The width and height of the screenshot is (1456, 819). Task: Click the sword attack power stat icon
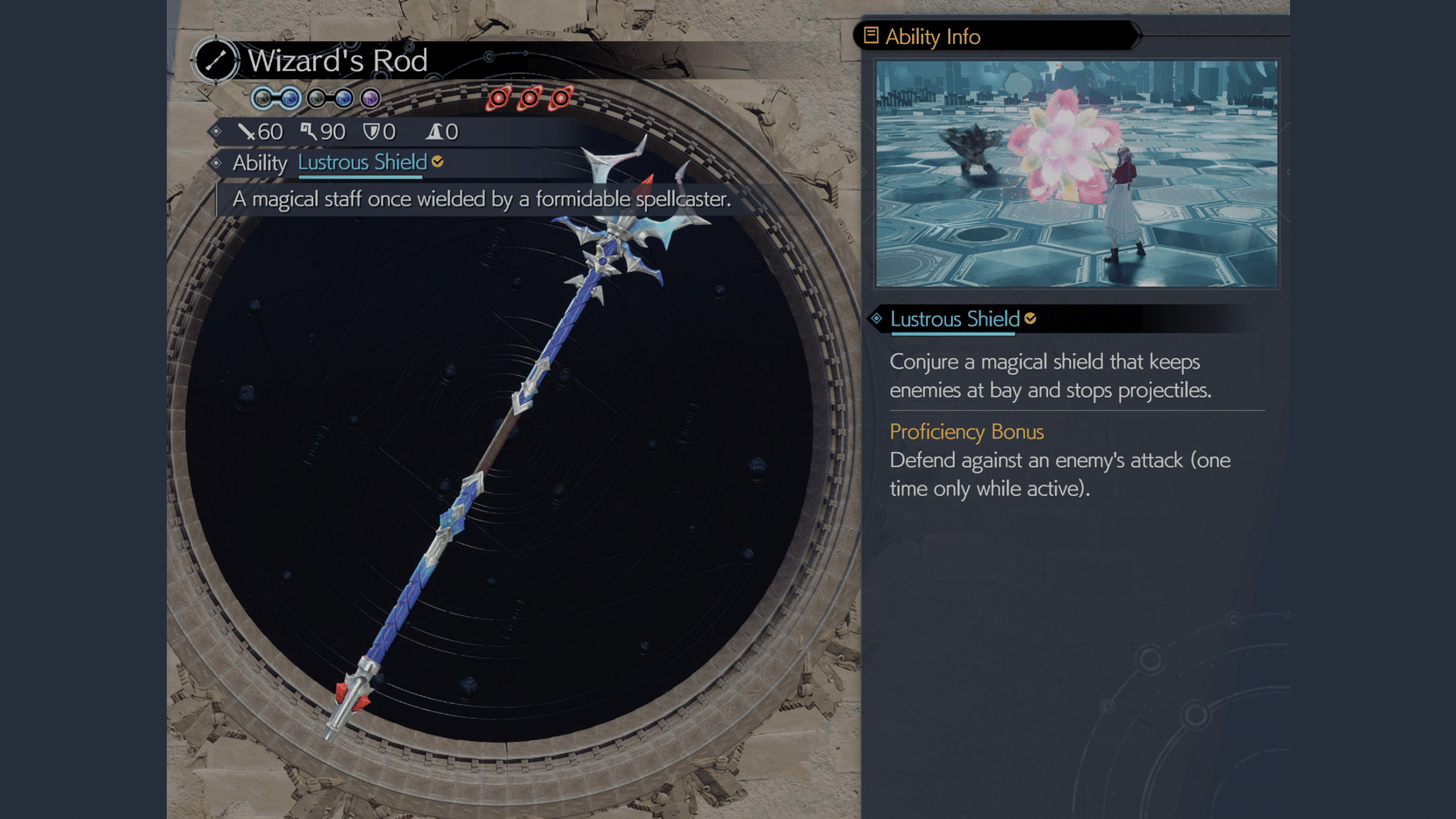click(x=245, y=132)
